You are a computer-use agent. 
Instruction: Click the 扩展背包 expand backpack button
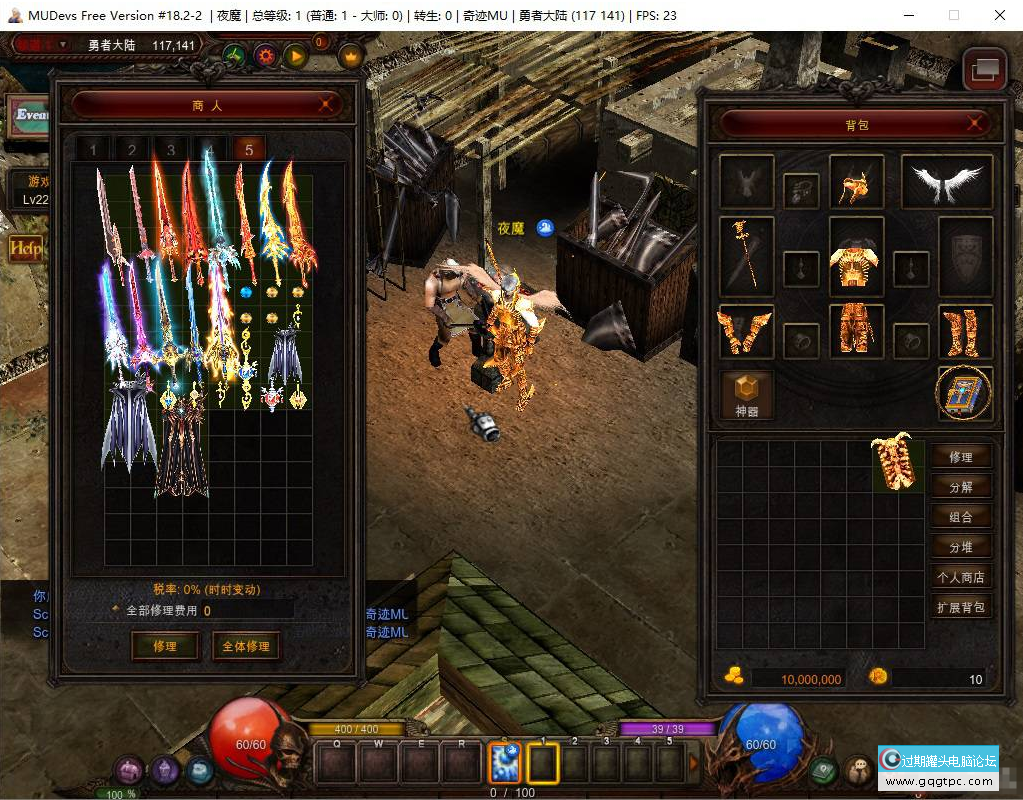(961, 607)
